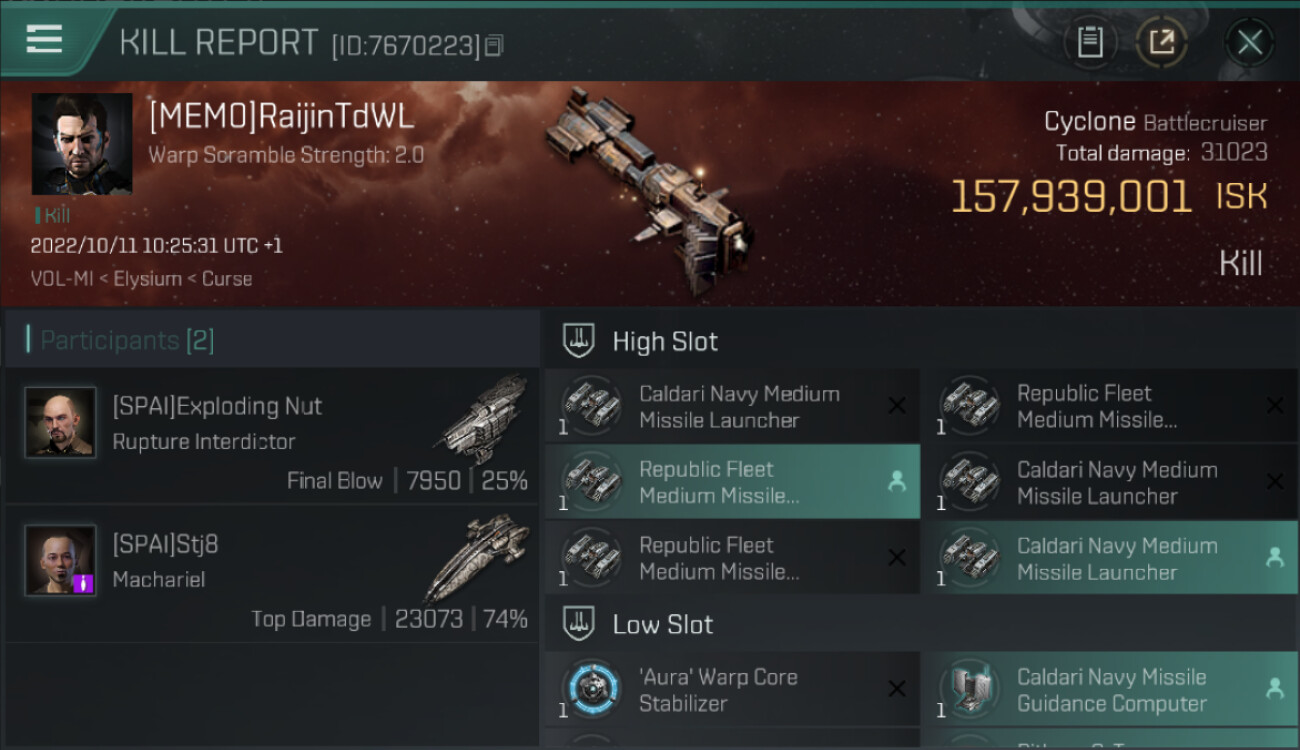Screen dimensions: 1300x750
Task: Select participant Exploding Nut row
Action: tap(272, 436)
